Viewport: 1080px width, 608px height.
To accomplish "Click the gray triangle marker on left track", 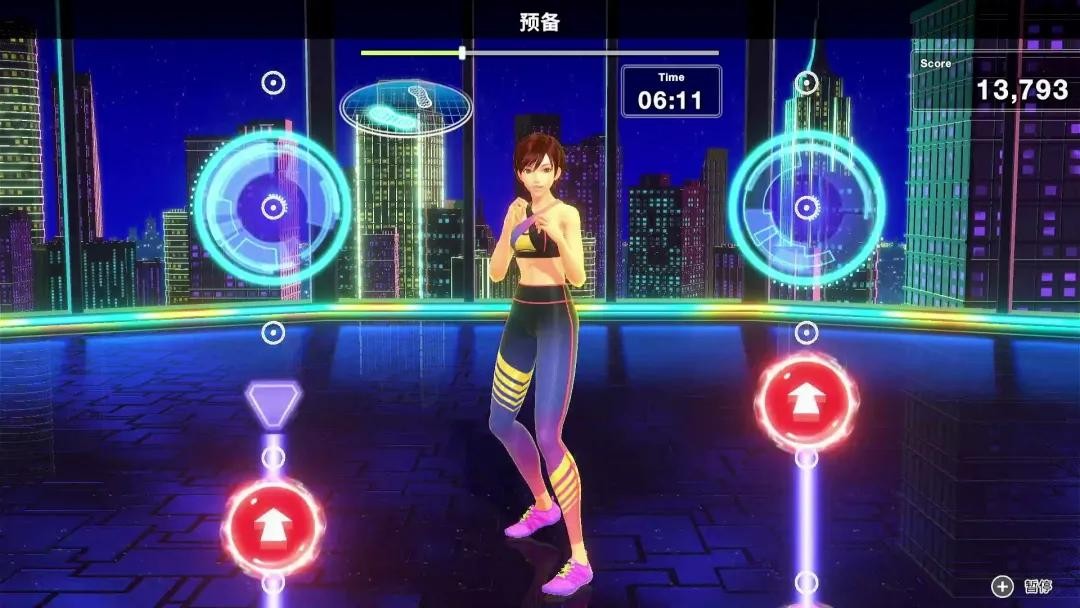I will point(273,402).
